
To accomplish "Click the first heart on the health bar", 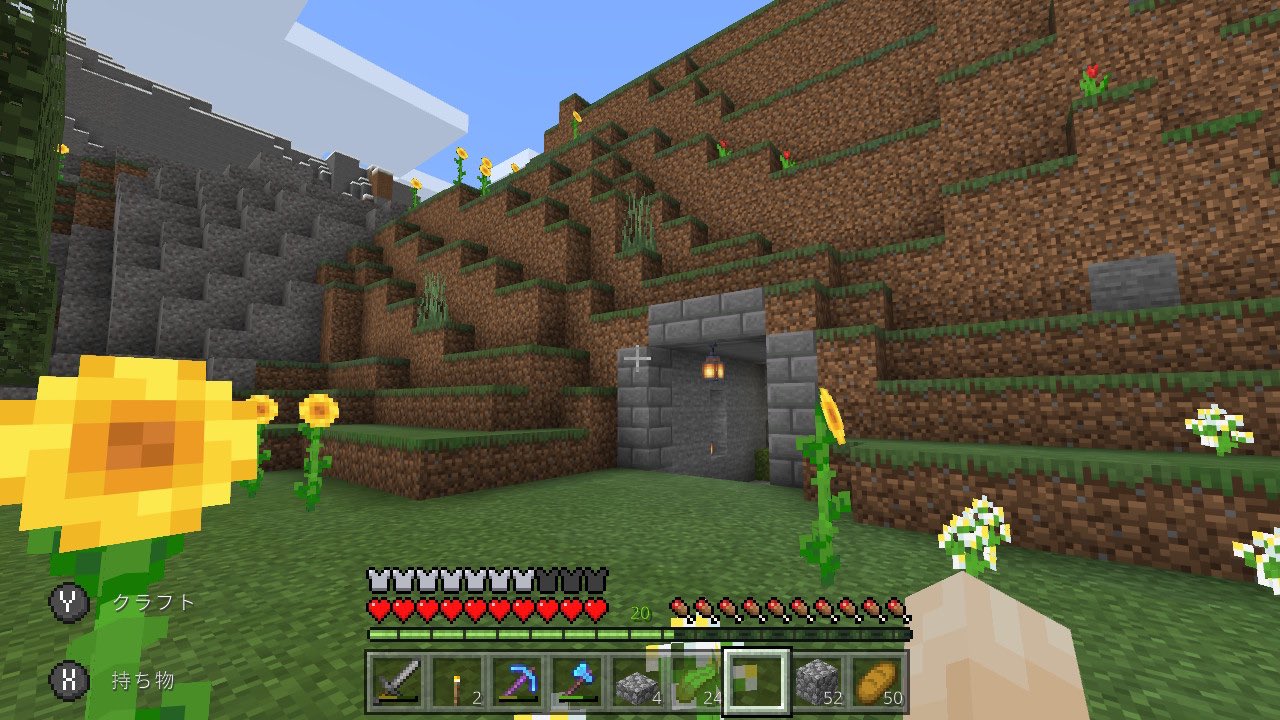I will 375,606.
